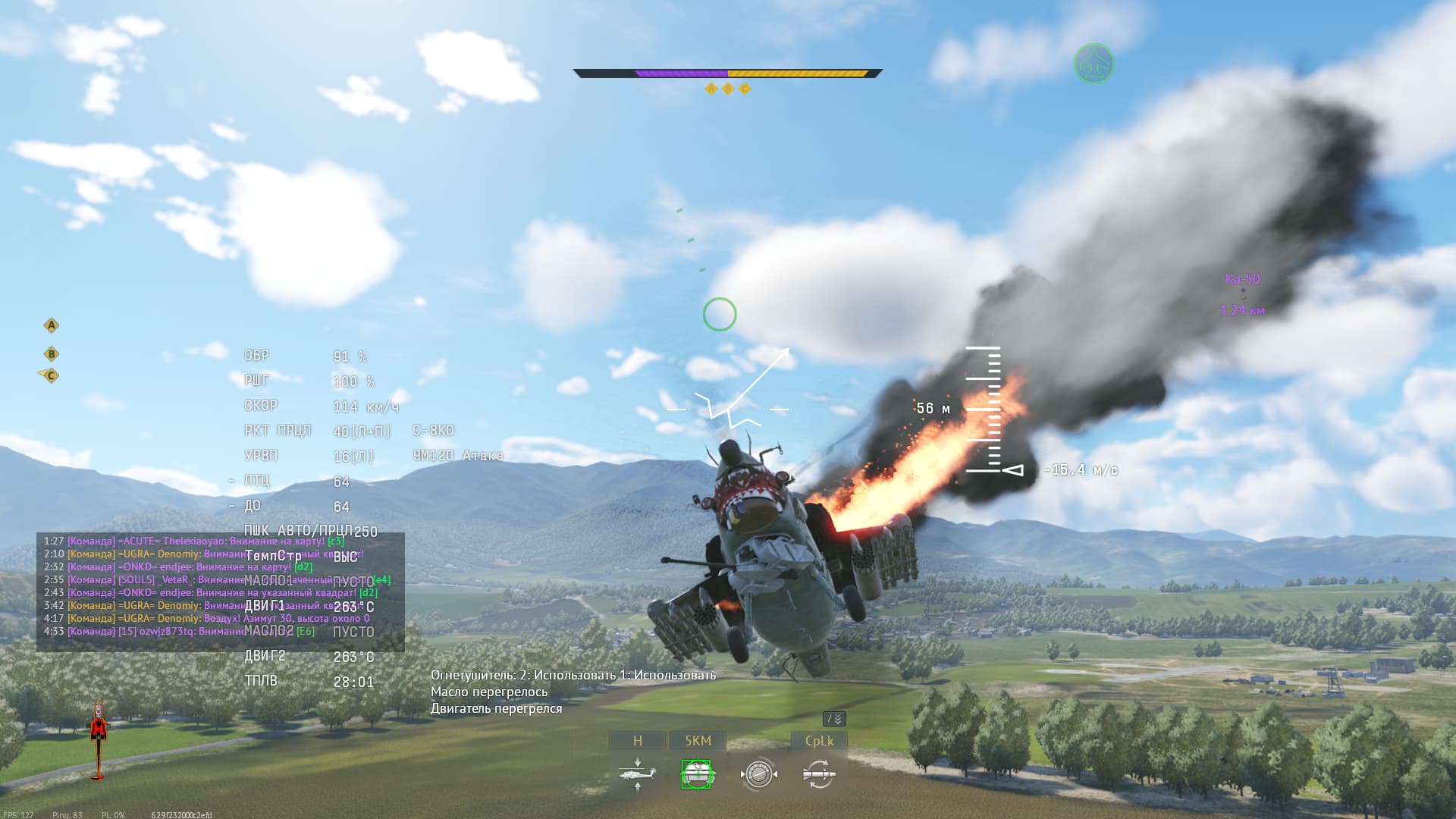The image size is (1456, 819).
Task: Select capture point B marker
Action: pyautogui.click(x=52, y=354)
